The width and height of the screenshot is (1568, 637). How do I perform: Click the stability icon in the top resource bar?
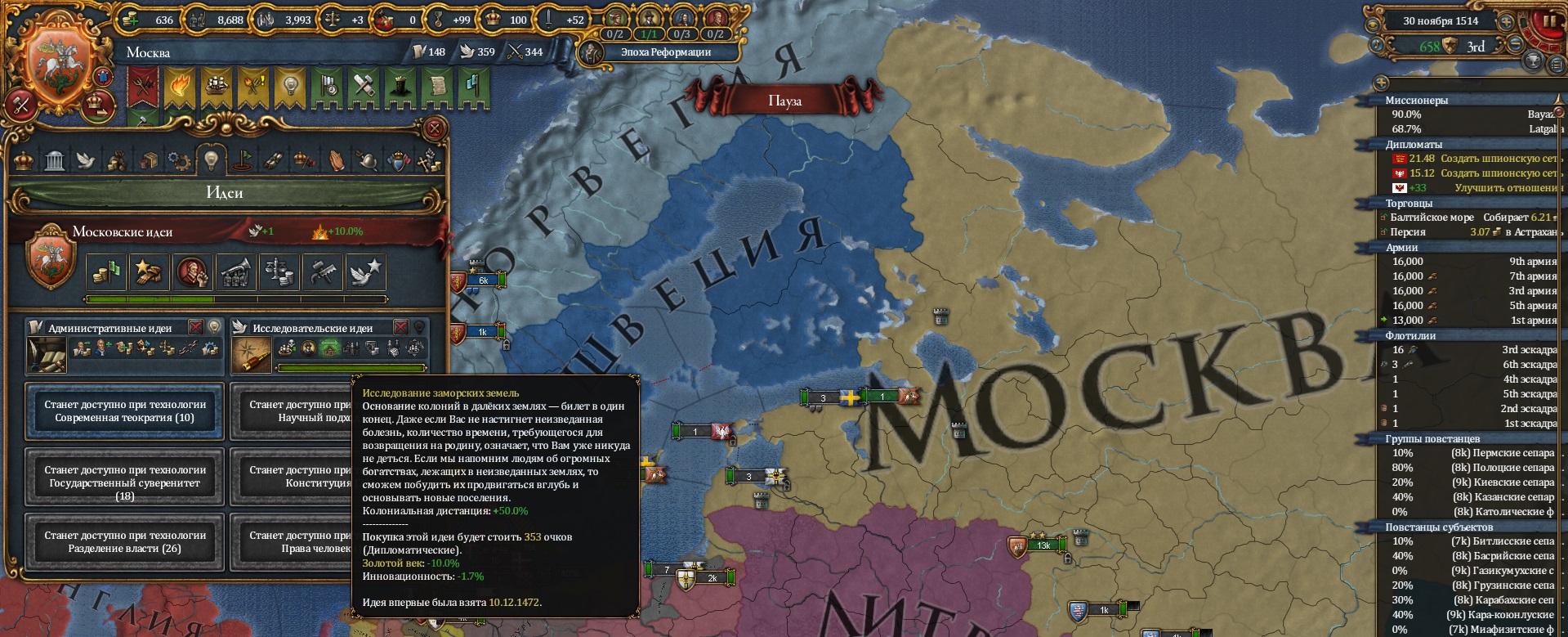point(333,18)
